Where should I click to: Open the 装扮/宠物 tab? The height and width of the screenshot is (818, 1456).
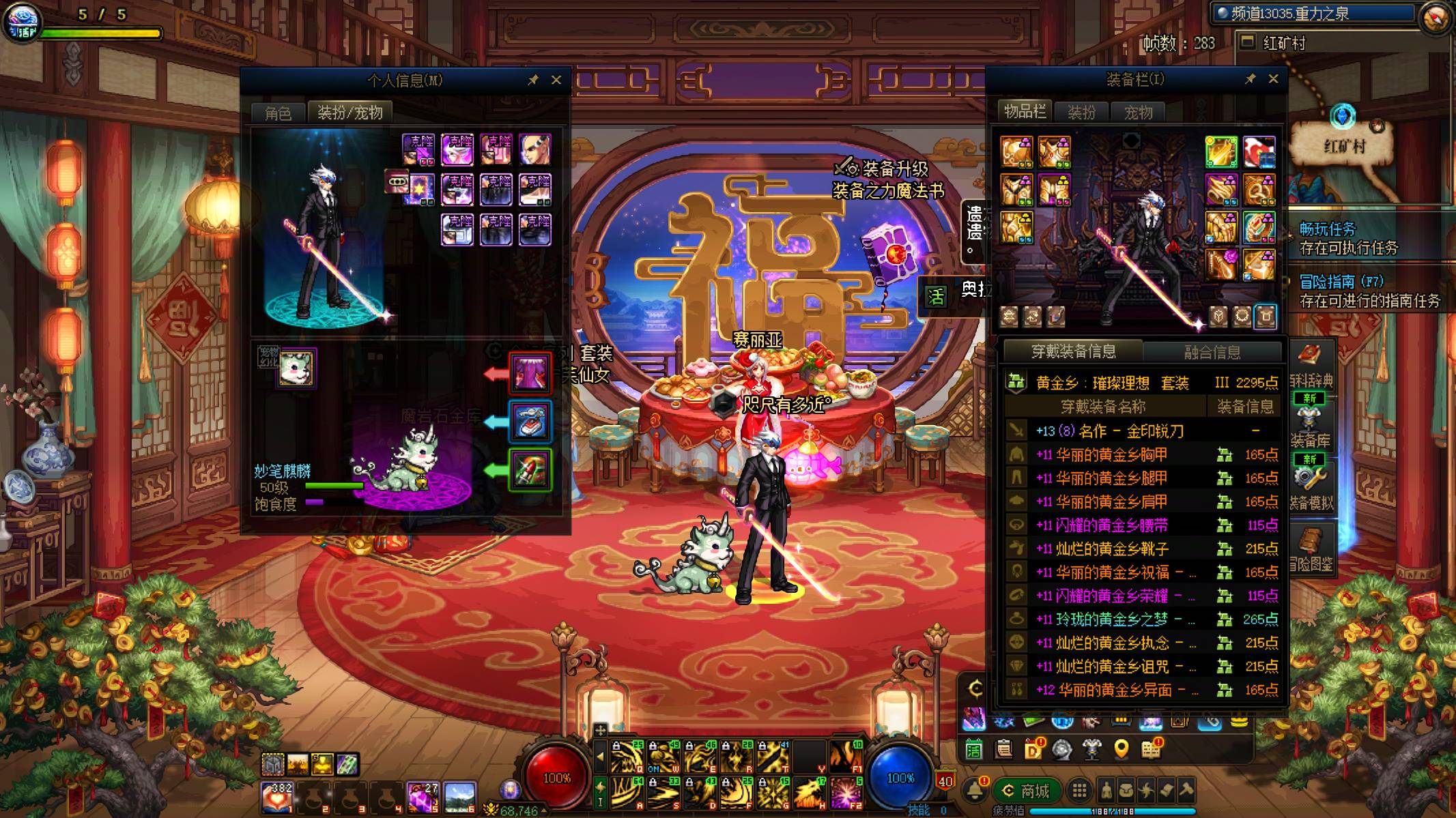point(349,113)
